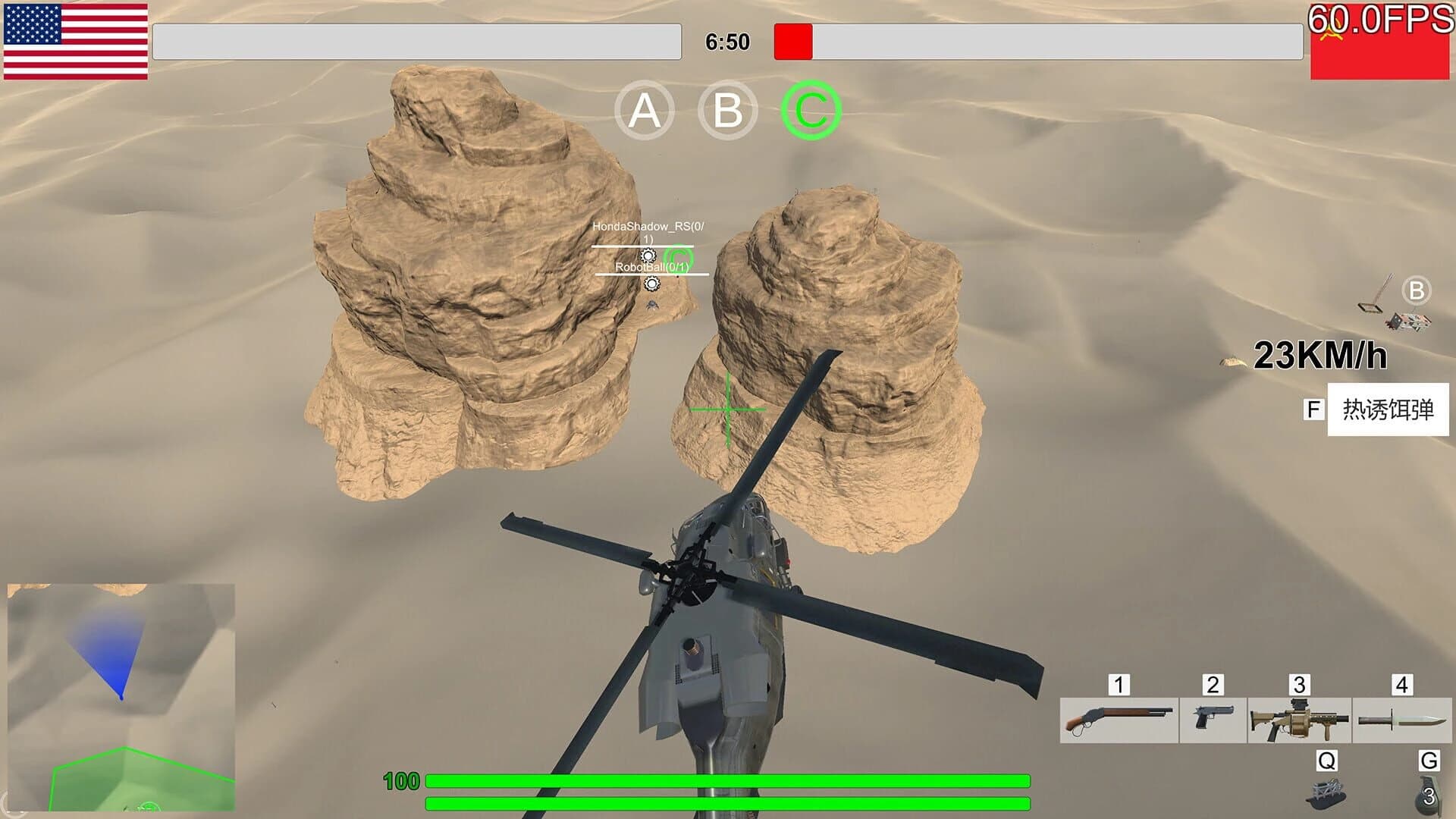Toggle objective marker A at the top
Image resolution: width=1456 pixels, height=819 pixels.
click(x=645, y=110)
